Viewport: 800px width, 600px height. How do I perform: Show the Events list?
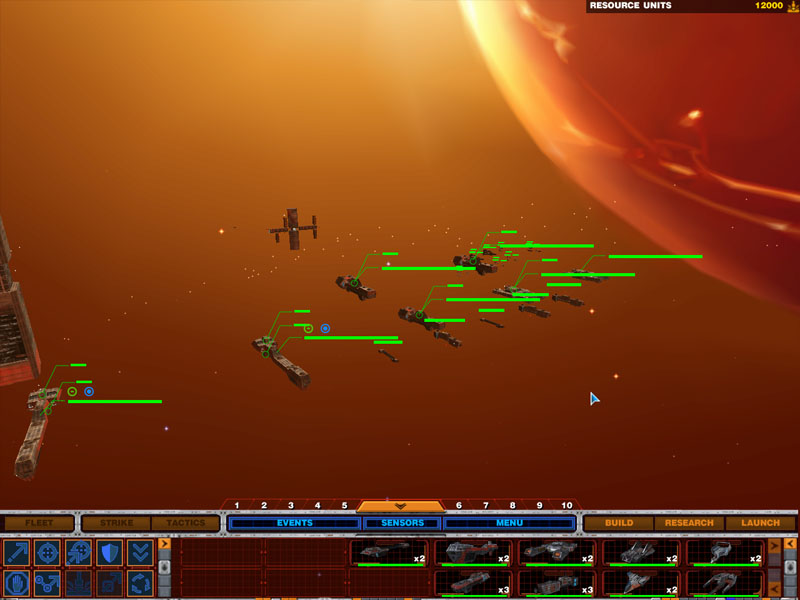coord(294,523)
